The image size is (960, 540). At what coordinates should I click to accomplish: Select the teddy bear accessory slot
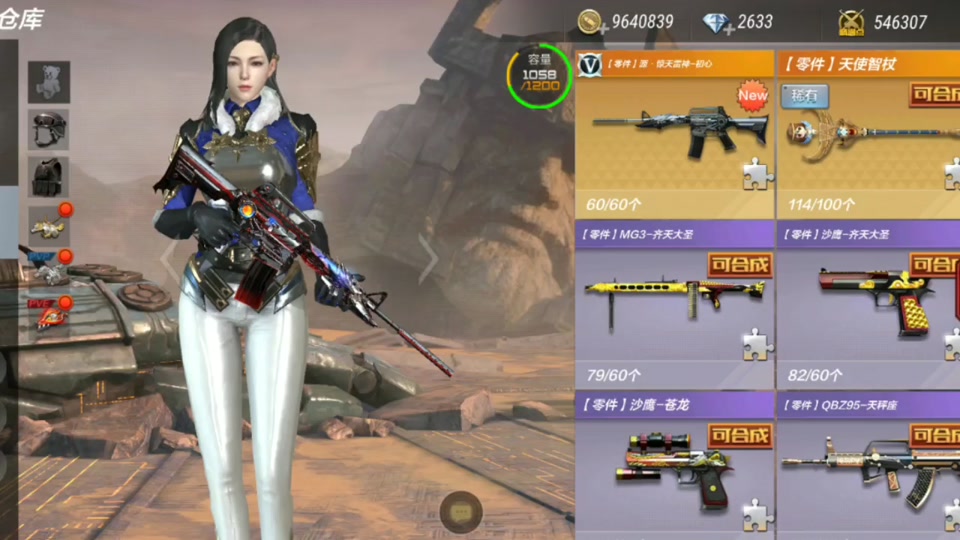point(48,82)
